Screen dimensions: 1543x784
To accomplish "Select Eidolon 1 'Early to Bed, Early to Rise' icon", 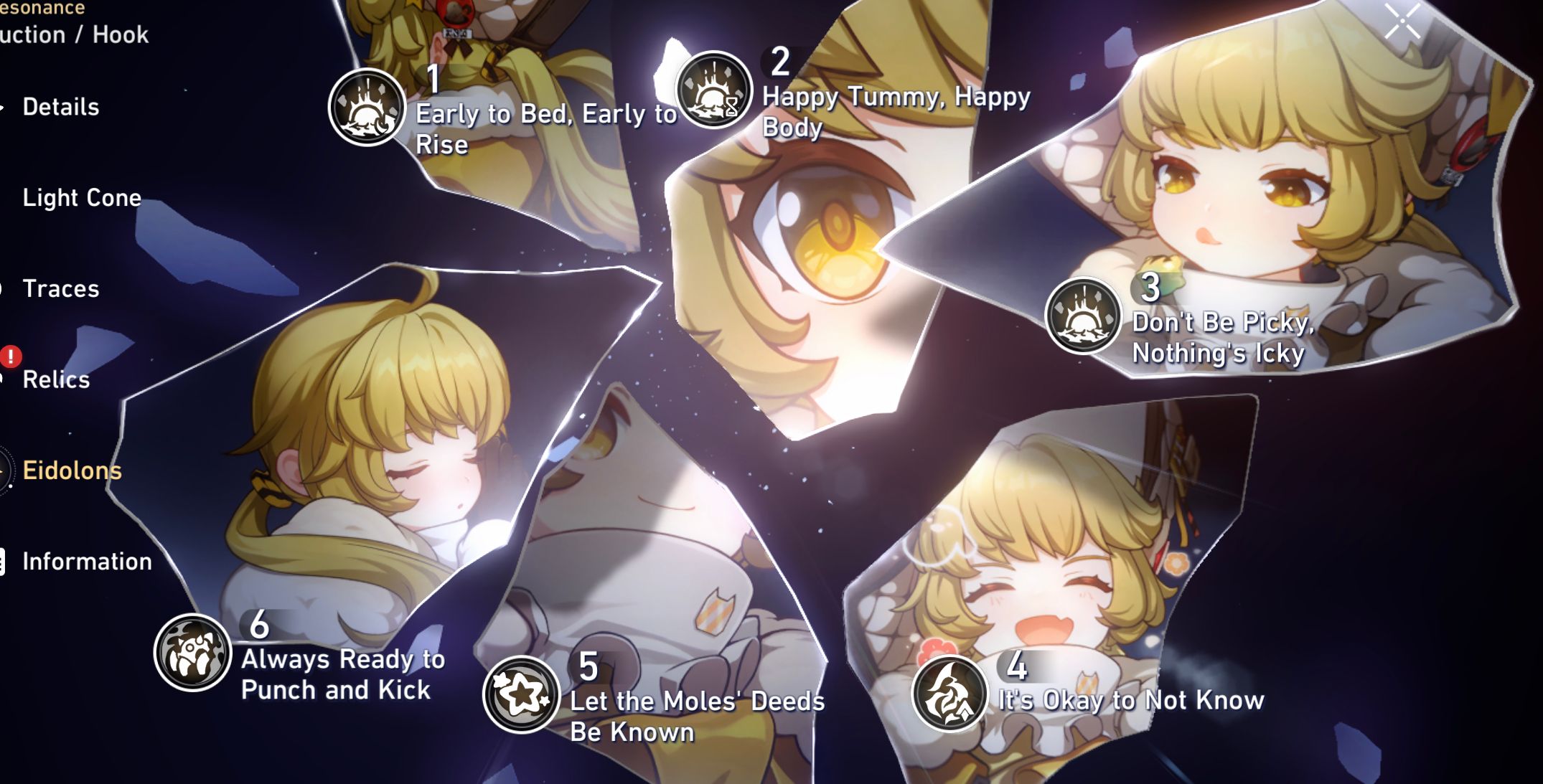I will pos(367,106).
